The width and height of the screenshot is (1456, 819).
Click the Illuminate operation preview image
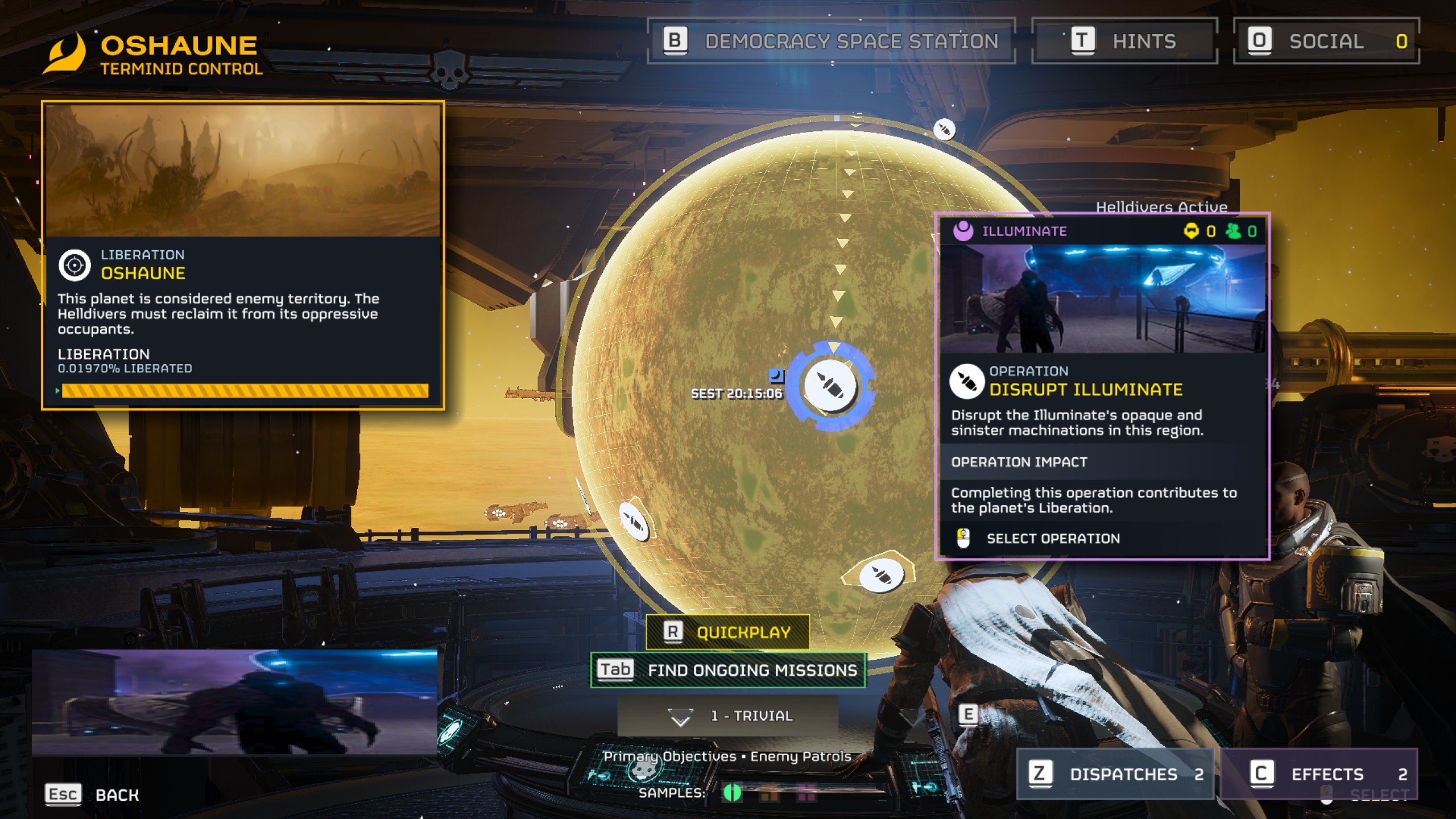[x=1102, y=299]
